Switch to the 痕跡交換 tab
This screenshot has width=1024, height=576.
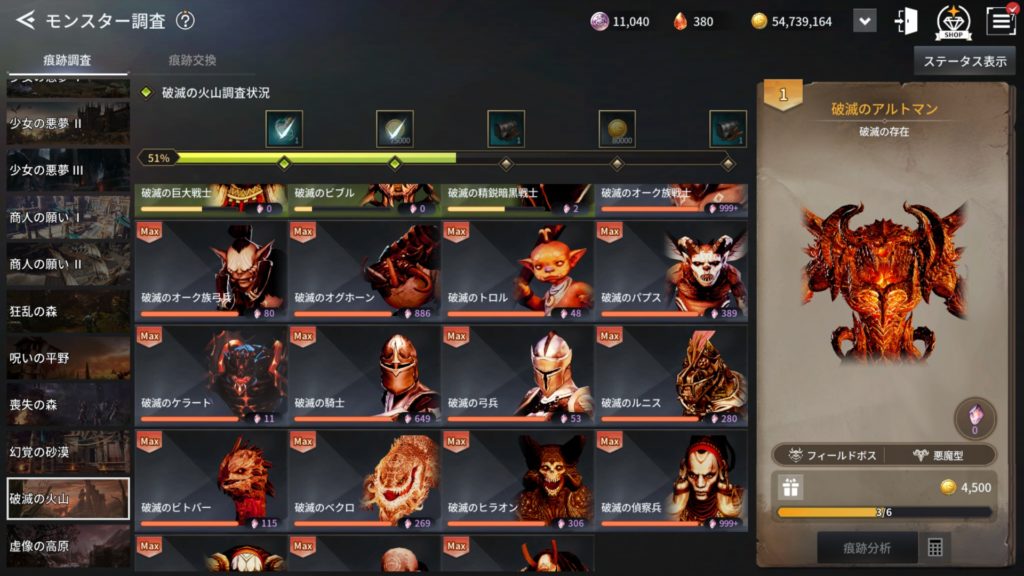pos(192,60)
